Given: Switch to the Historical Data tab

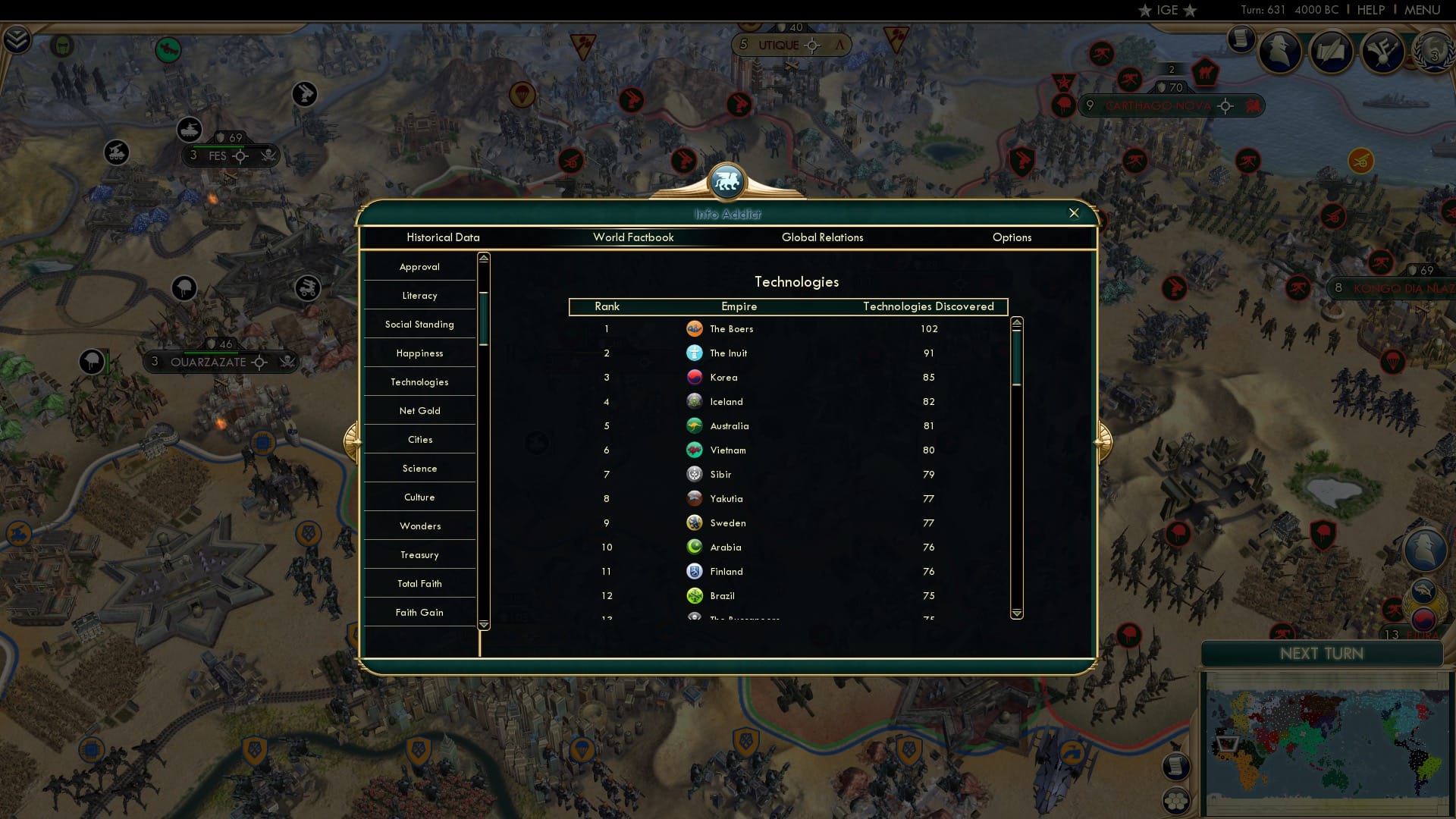Looking at the screenshot, I should click(x=444, y=237).
